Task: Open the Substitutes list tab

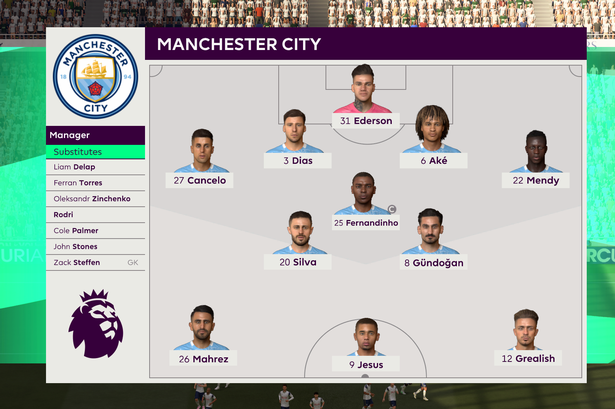Action: point(95,151)
